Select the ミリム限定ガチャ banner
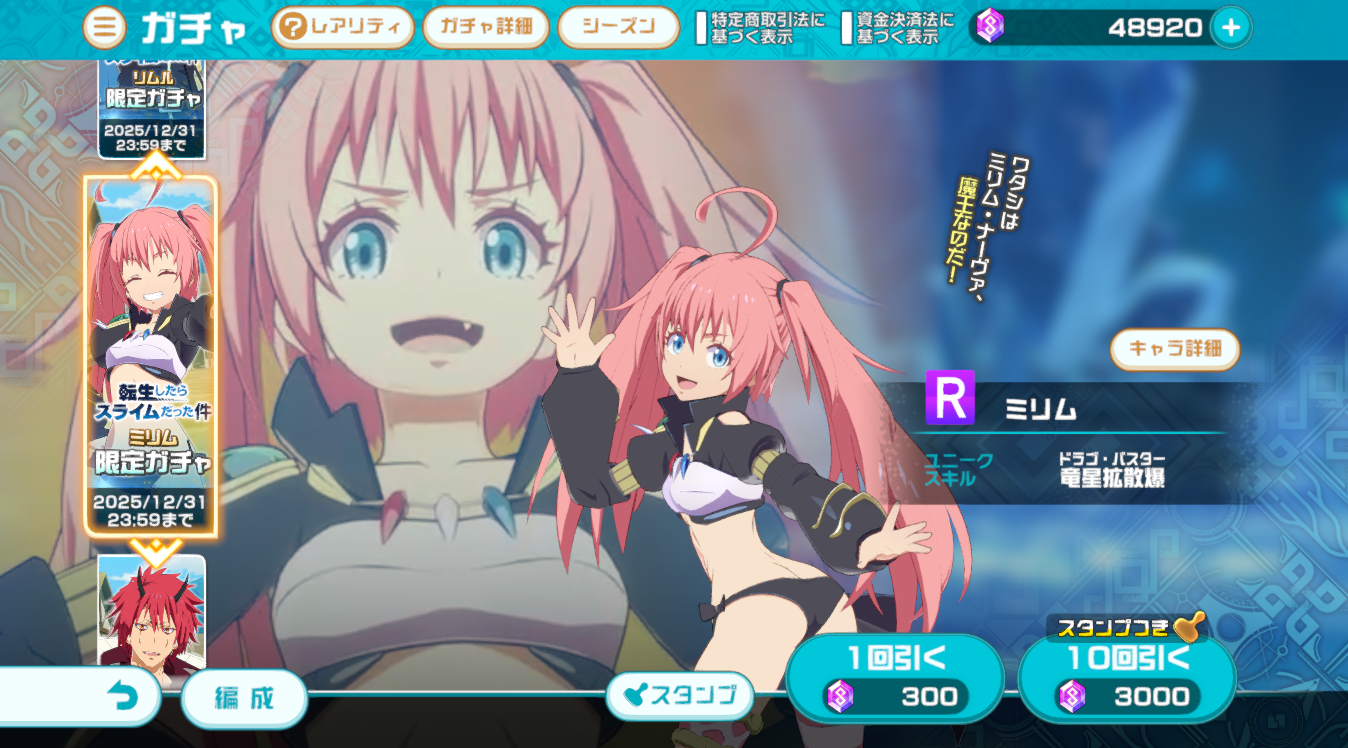The image size is (1348, 748). (151, 355)
